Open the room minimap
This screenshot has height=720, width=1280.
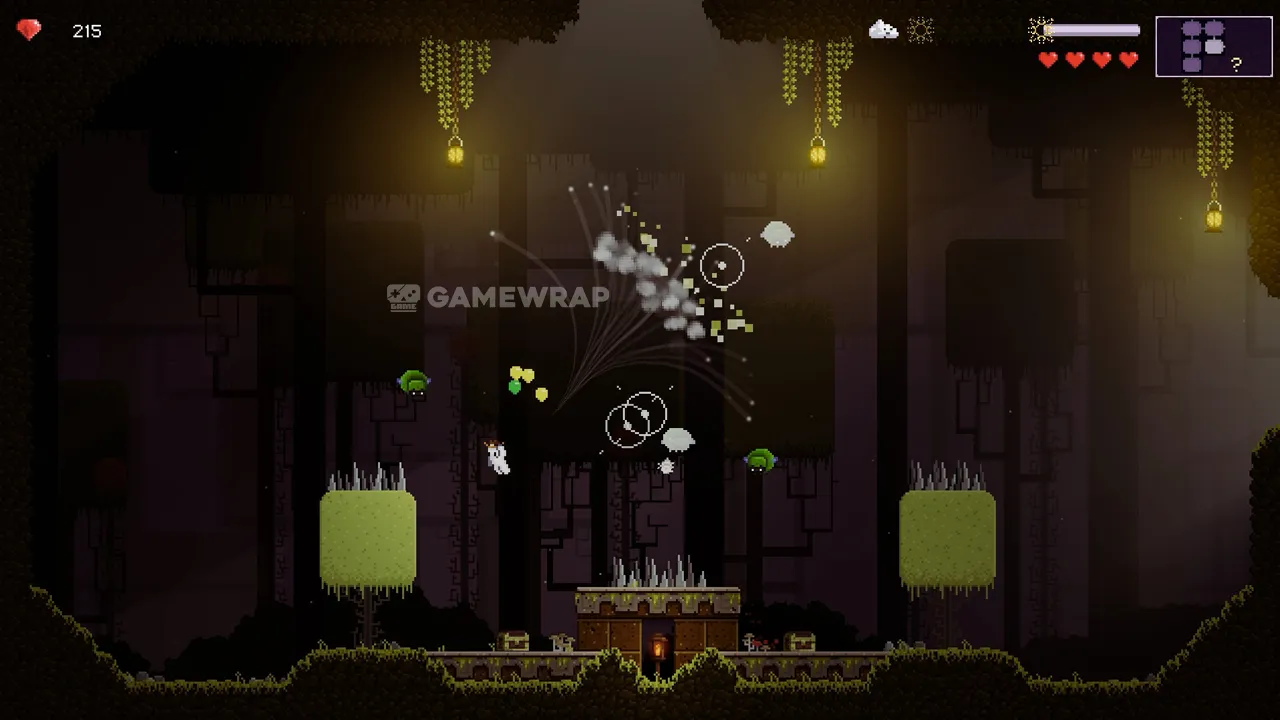[1214, 46]
